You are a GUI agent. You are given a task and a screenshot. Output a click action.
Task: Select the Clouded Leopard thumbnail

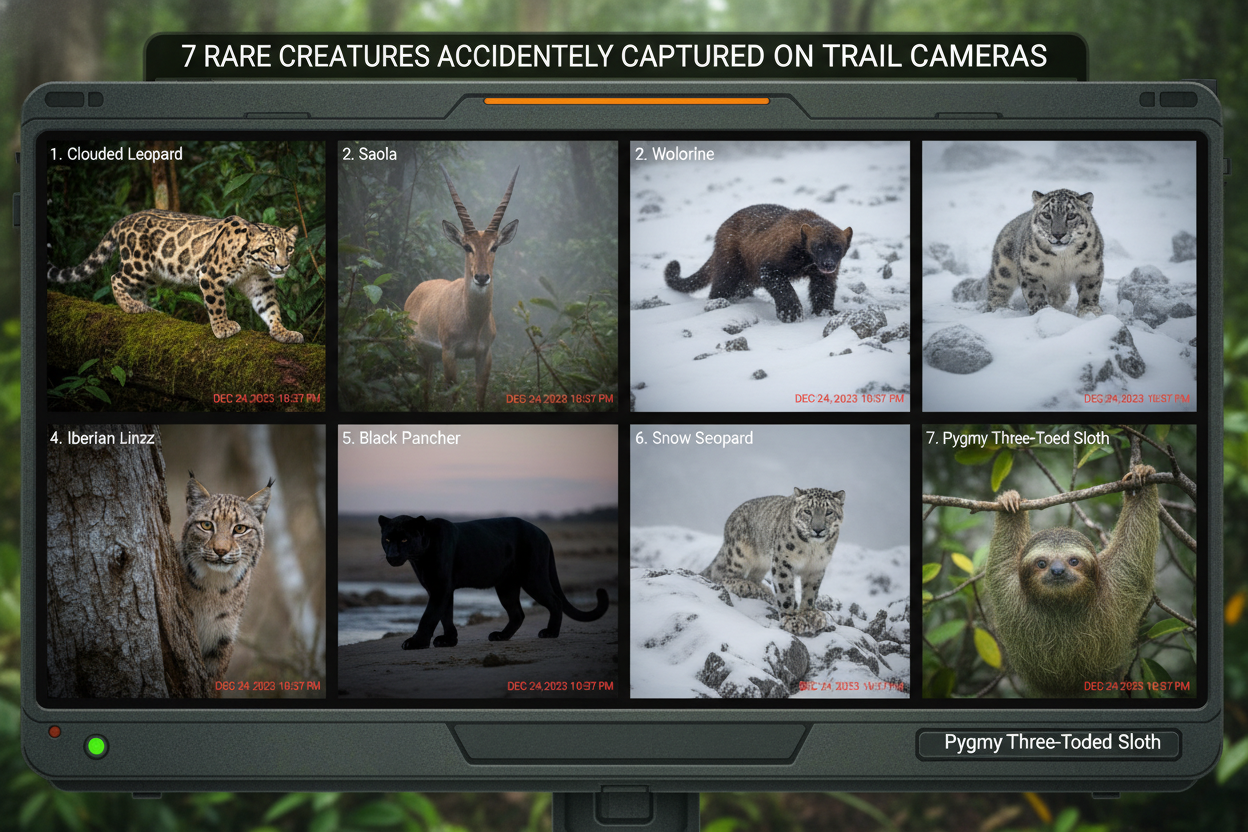[x=186, y=275]
